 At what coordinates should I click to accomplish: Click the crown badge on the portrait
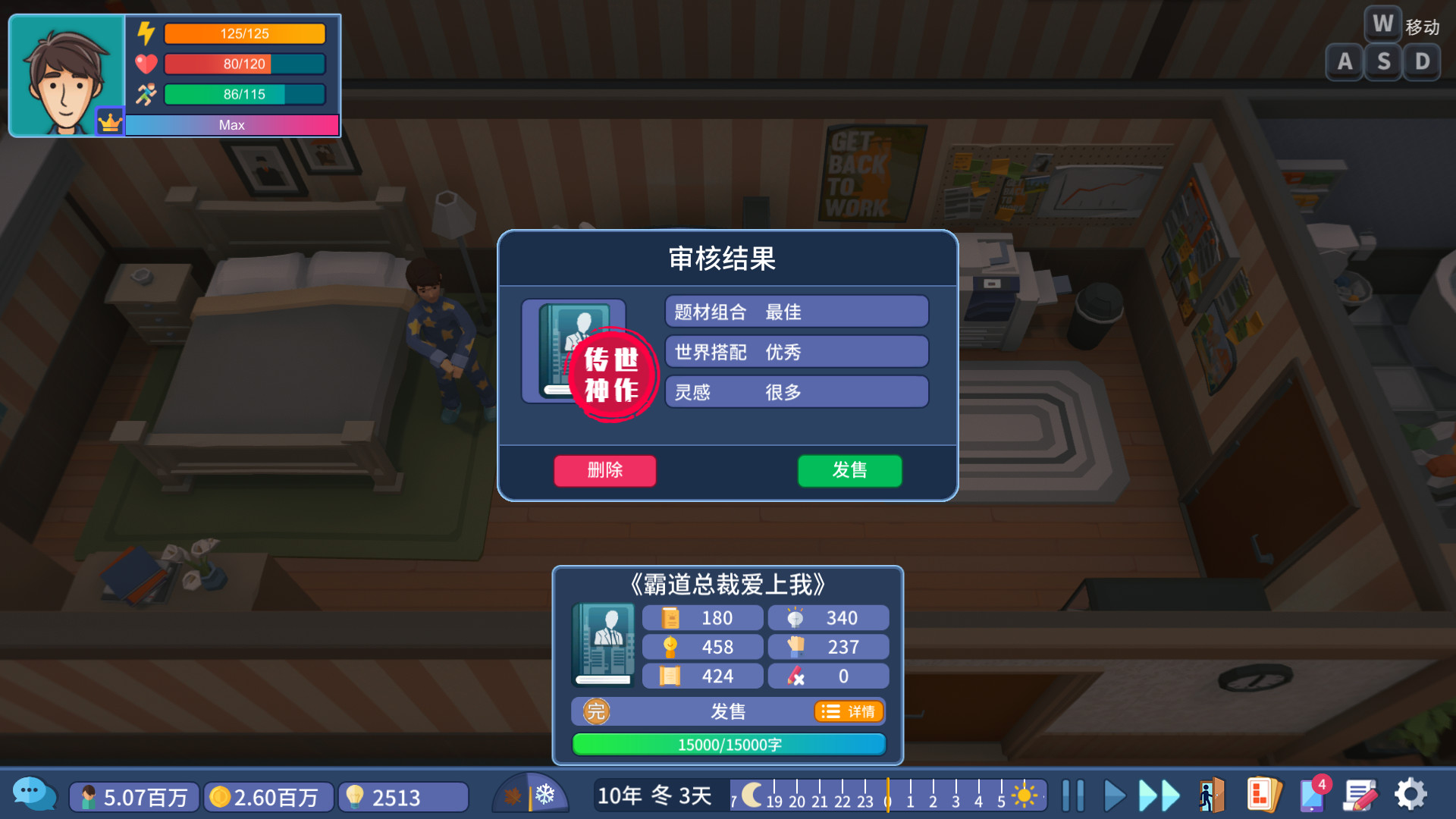(x=110, y=120)
